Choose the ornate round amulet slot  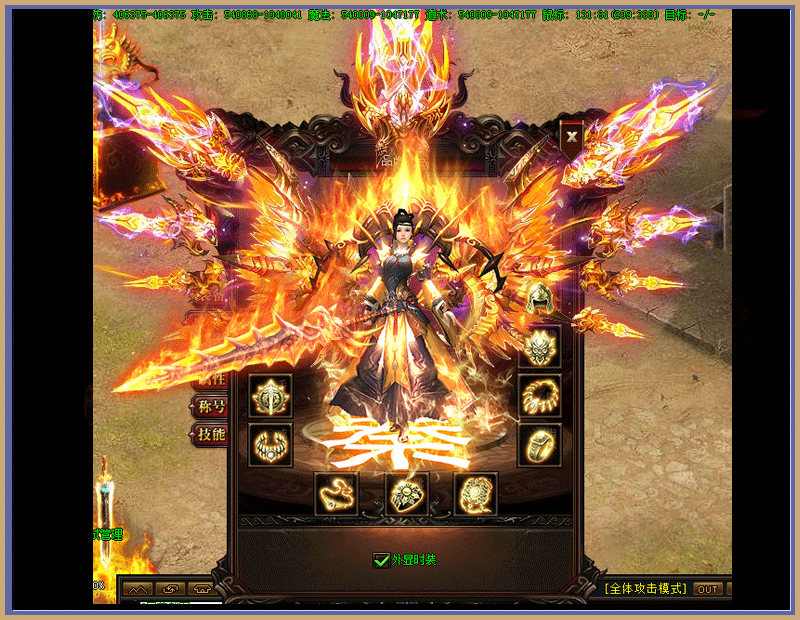point(476,494)
